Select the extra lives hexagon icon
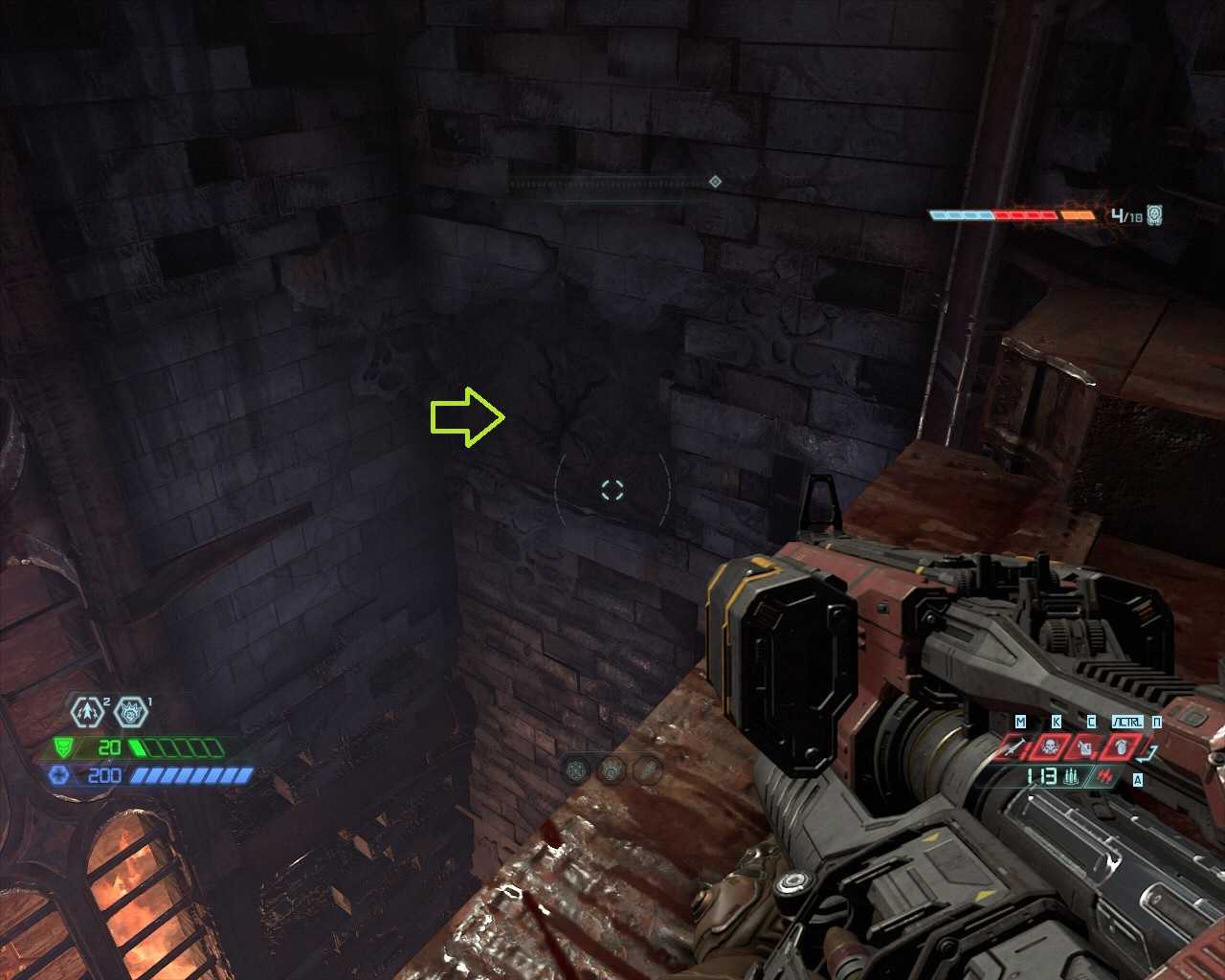The width and height of the screenshot is (1225, 980). 86,712
